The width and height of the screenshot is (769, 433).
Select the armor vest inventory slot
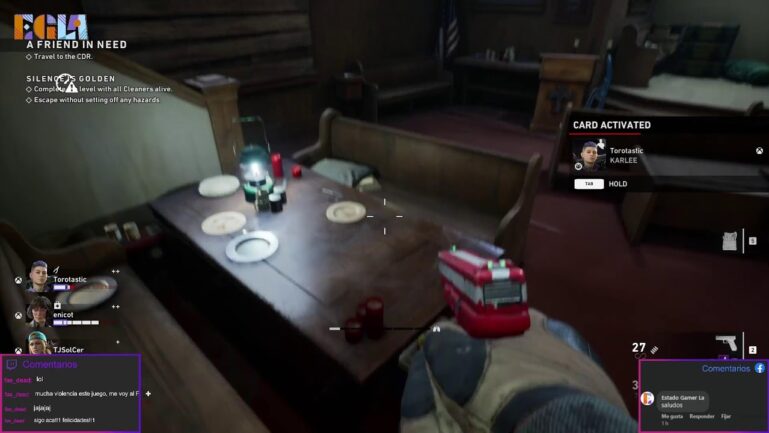[x=729, y=241]
